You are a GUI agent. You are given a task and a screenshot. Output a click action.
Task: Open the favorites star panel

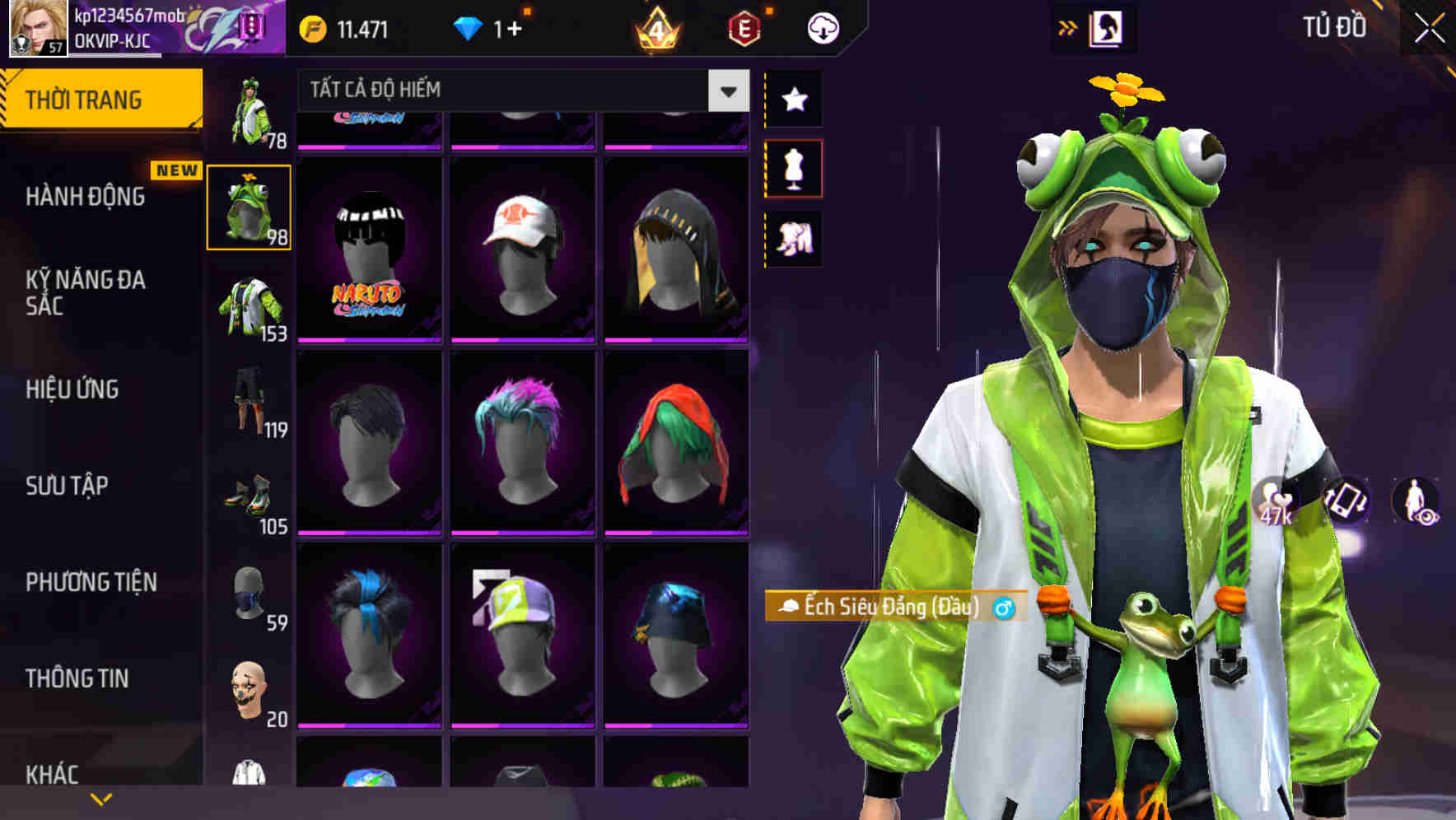795,100
